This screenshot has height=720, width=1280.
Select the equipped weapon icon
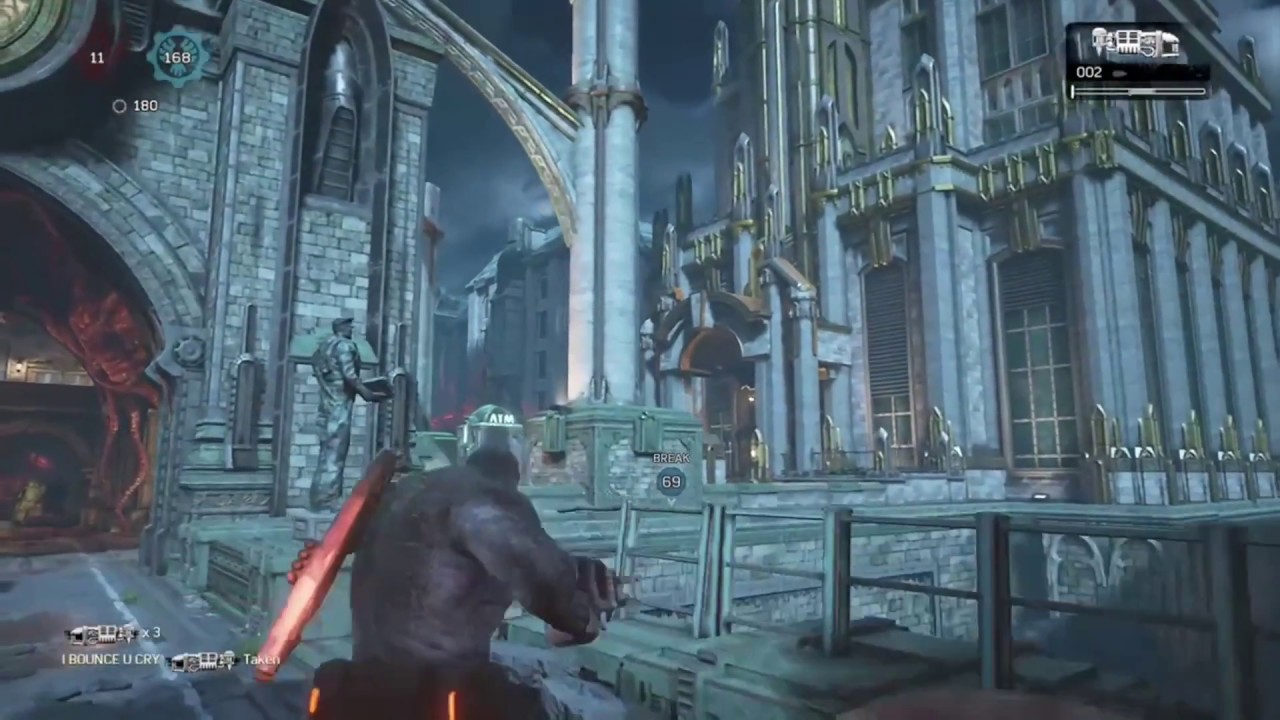[x=1135, y=44]
